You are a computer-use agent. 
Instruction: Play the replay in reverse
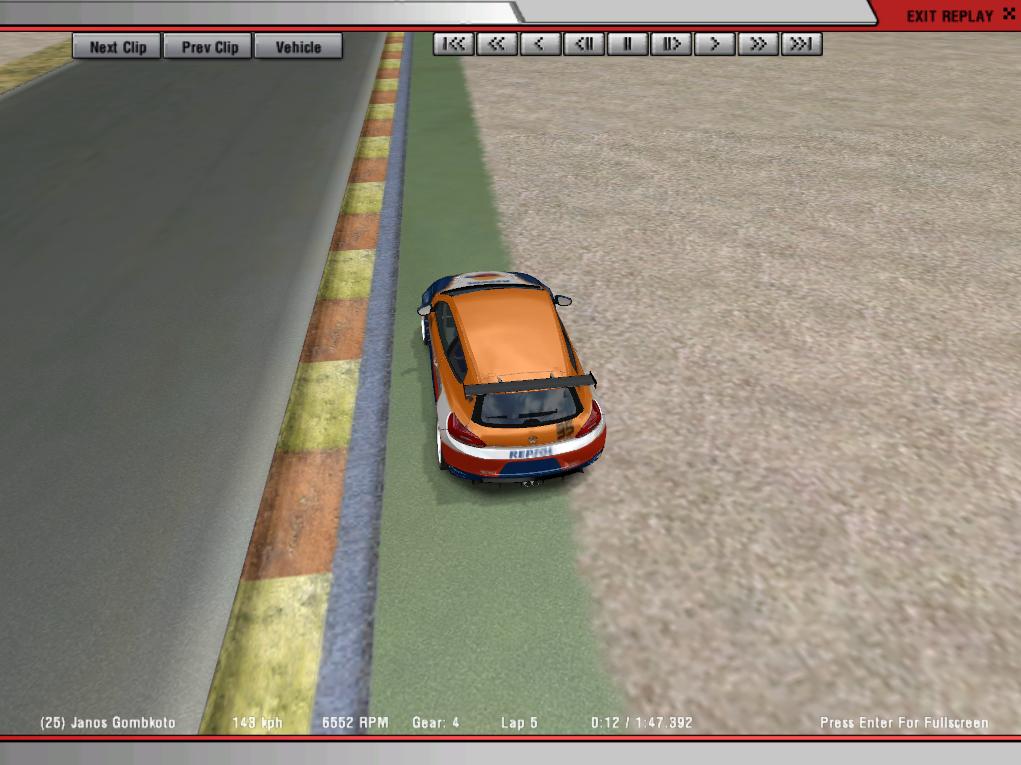[x=541, y=44]
